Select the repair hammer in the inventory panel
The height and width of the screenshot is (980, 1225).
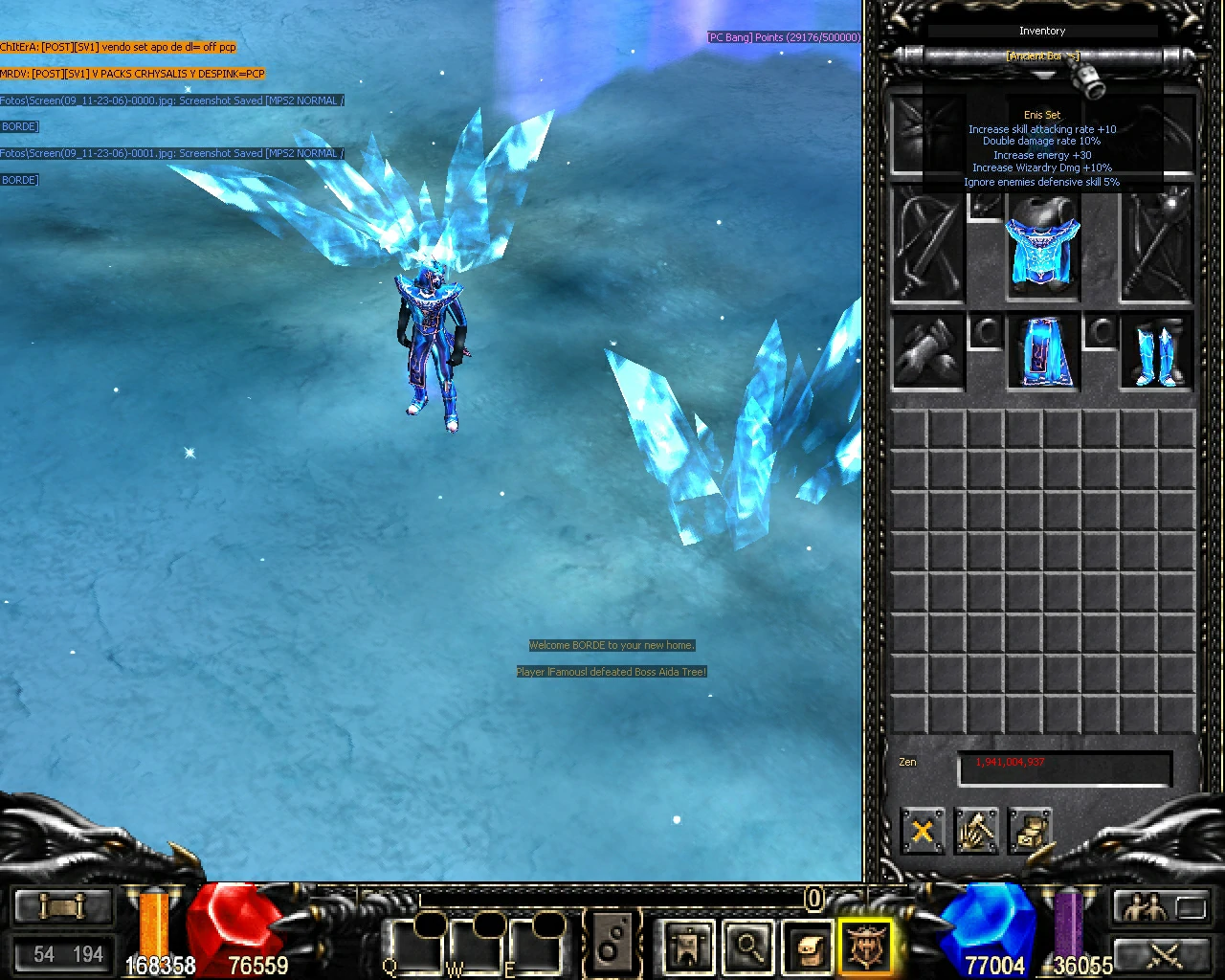976,831
